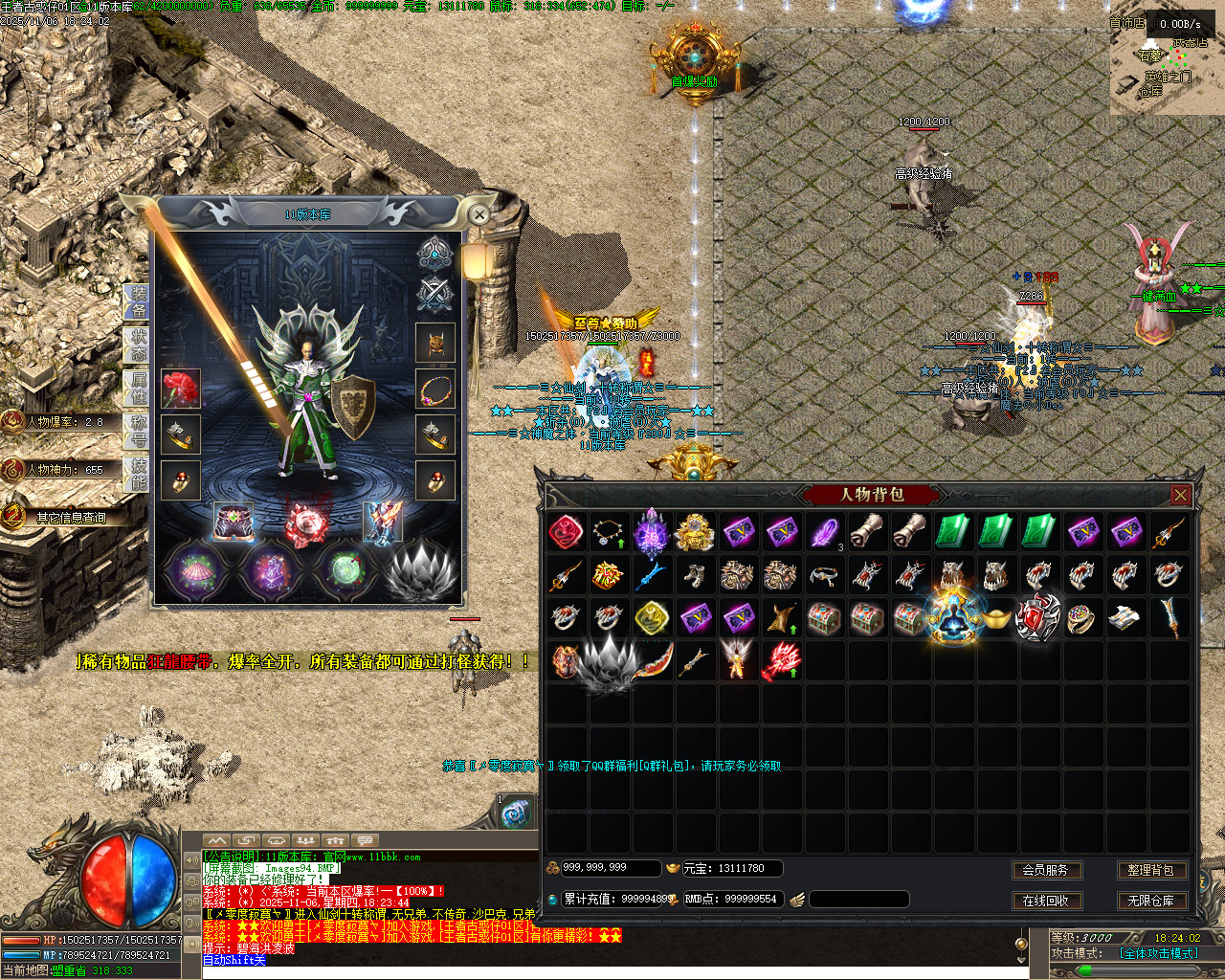Select the yellow snake rune item

point(652,618)
